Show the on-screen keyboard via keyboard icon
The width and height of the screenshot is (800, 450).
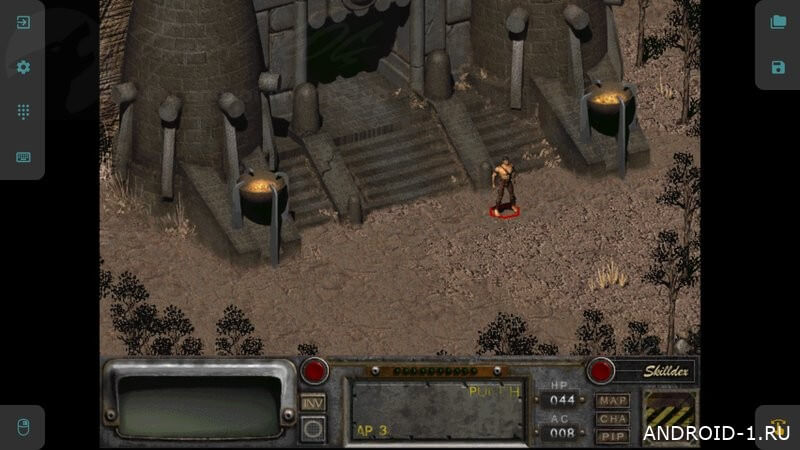[x=23, y=157]
